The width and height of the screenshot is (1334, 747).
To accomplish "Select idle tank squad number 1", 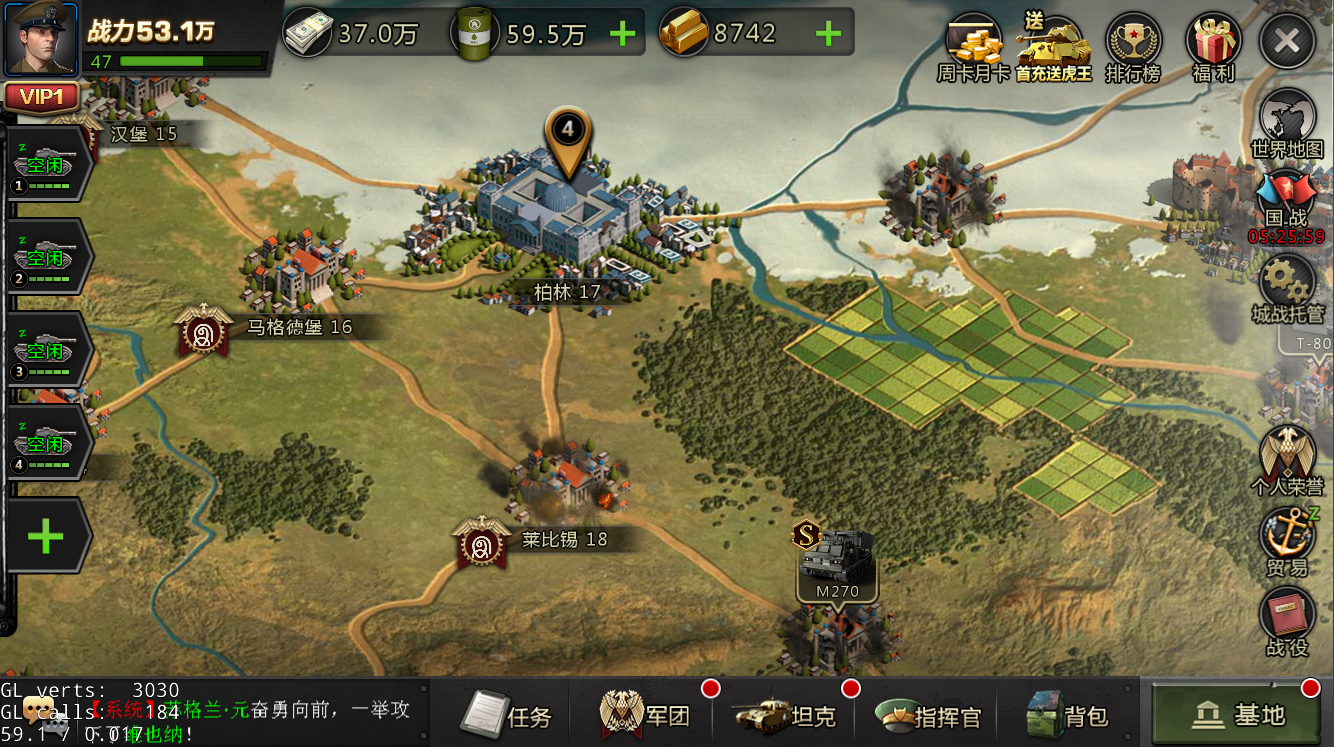I will 47,167.
